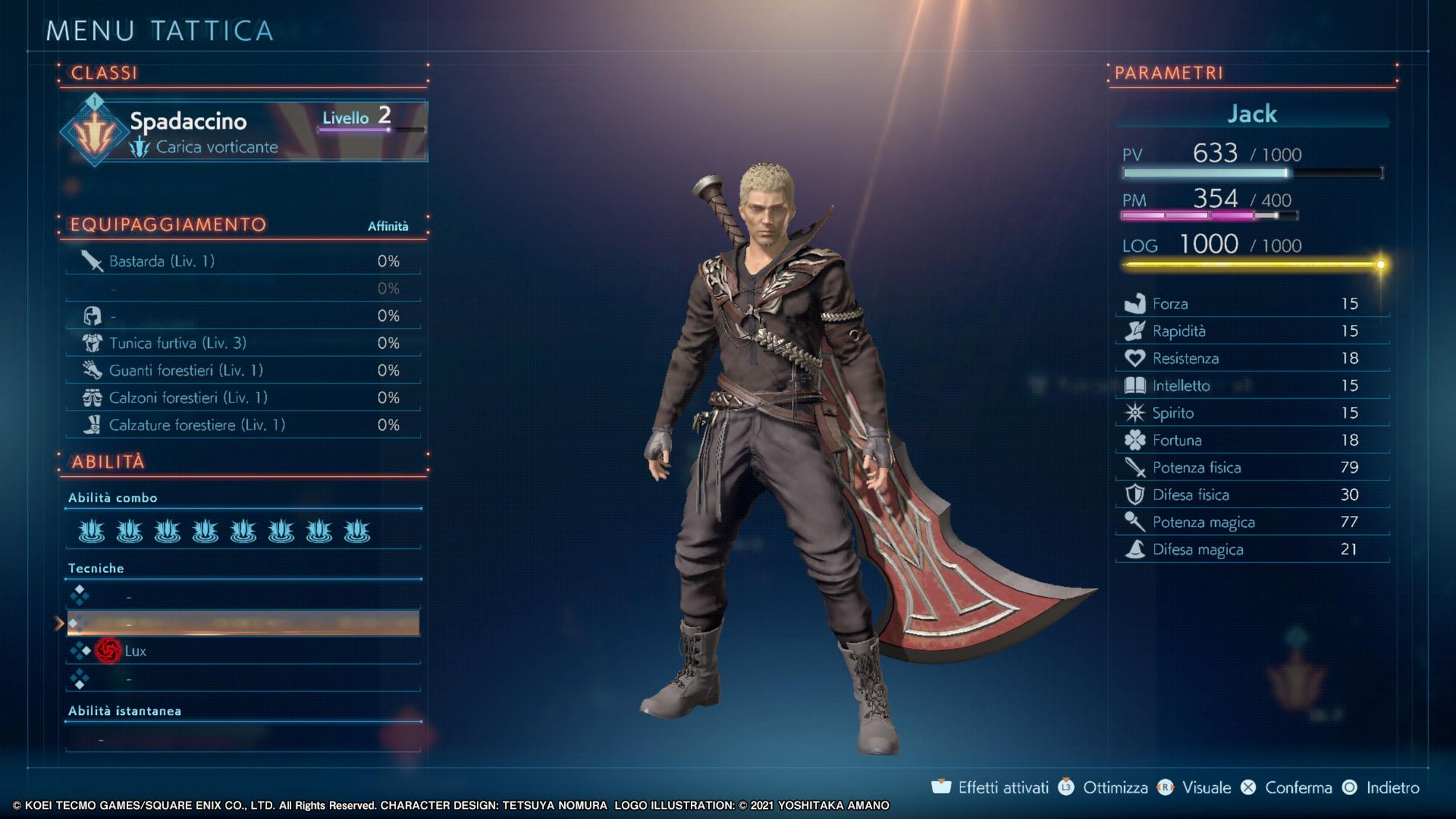The image size is (1456, 819).
Task: Select the empty Abilità istantanea slot
Action: point(242,740)
